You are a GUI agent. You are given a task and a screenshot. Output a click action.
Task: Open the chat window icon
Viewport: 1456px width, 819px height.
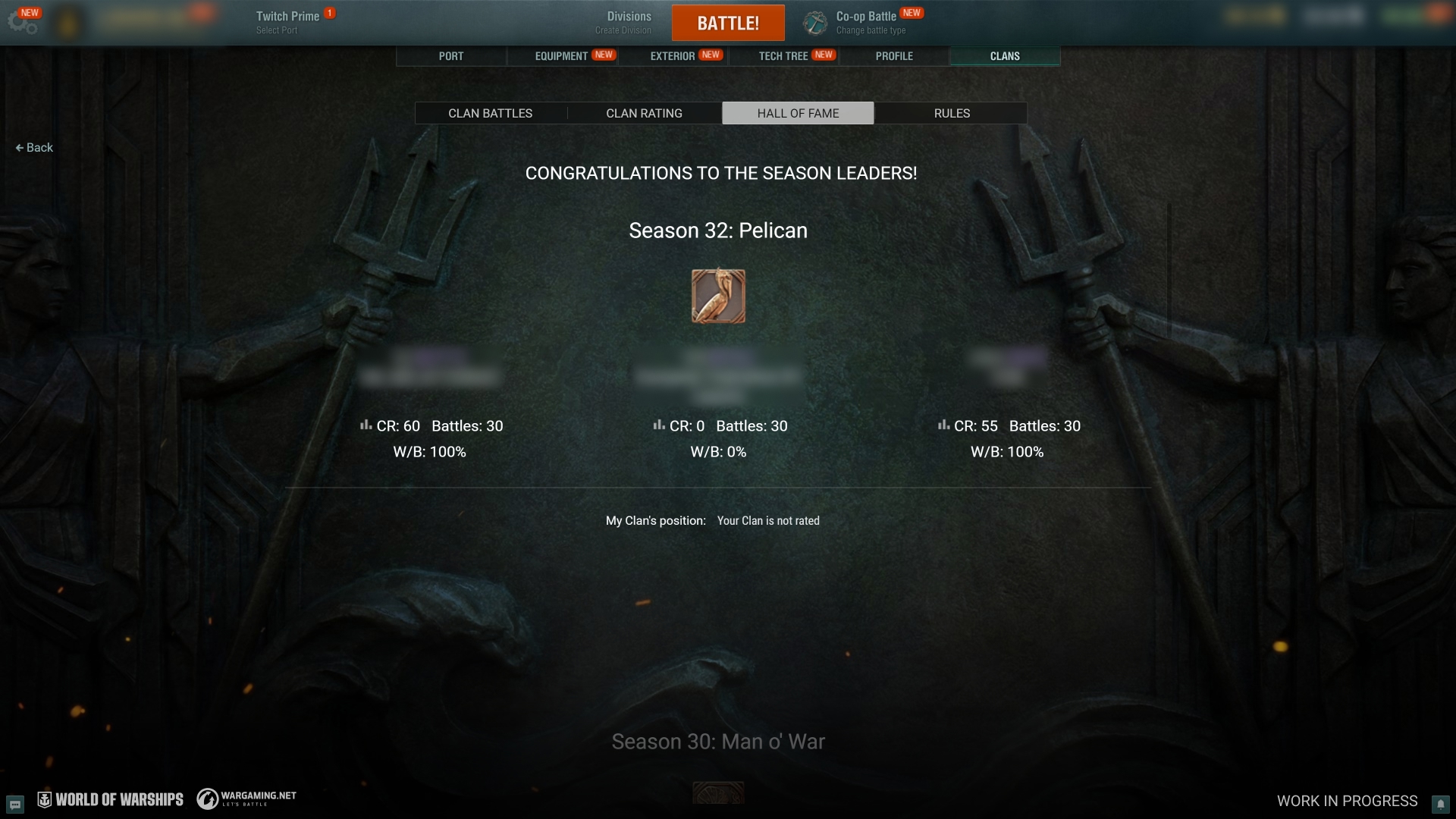coord(15,804)
